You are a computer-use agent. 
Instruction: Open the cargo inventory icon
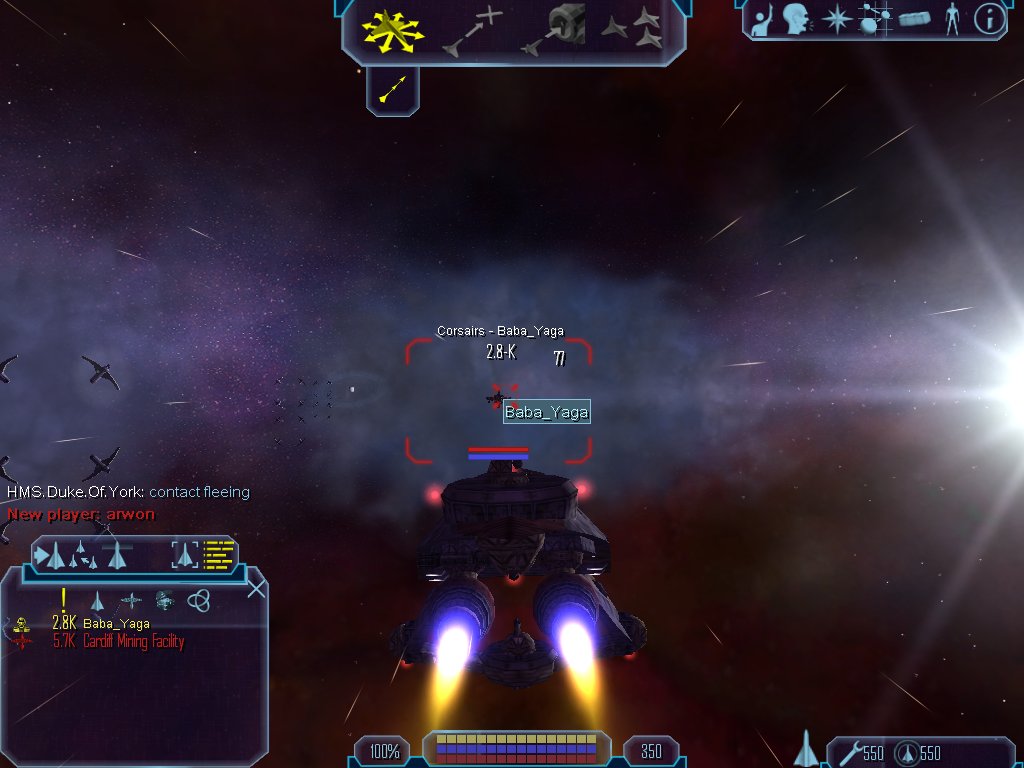point(914,19)
